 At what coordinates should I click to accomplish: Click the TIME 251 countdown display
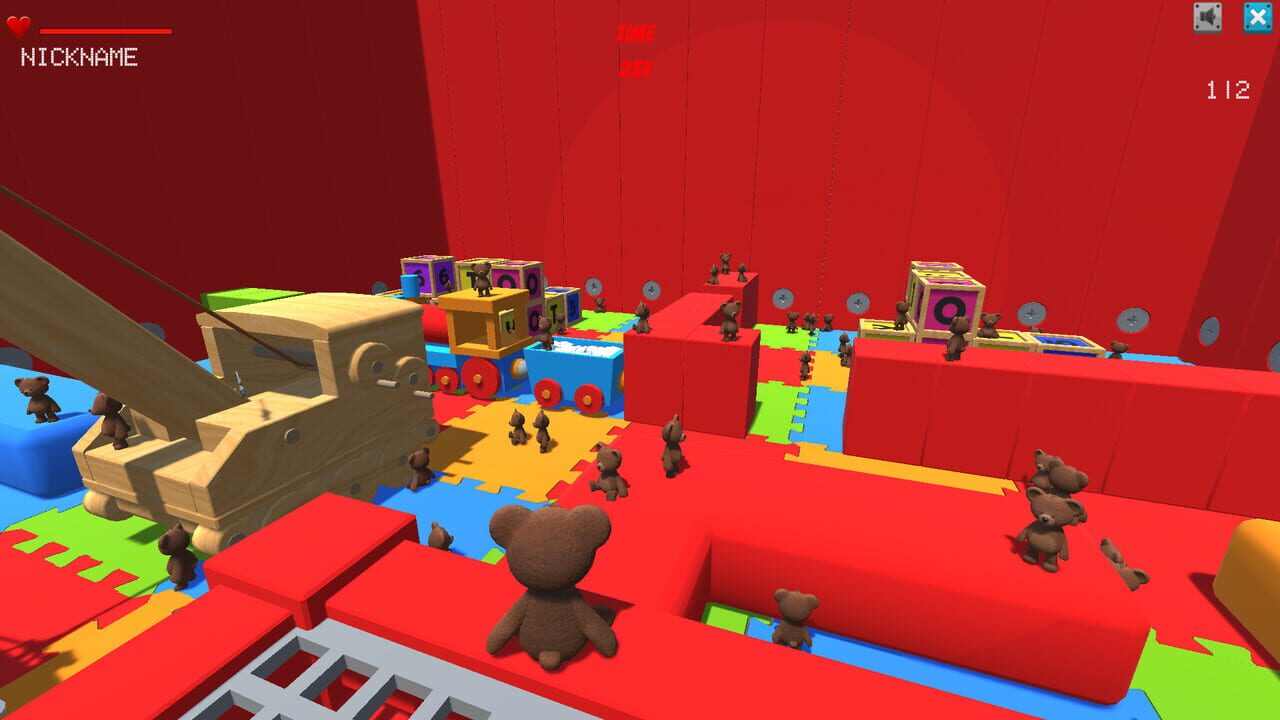click(637, 48)
